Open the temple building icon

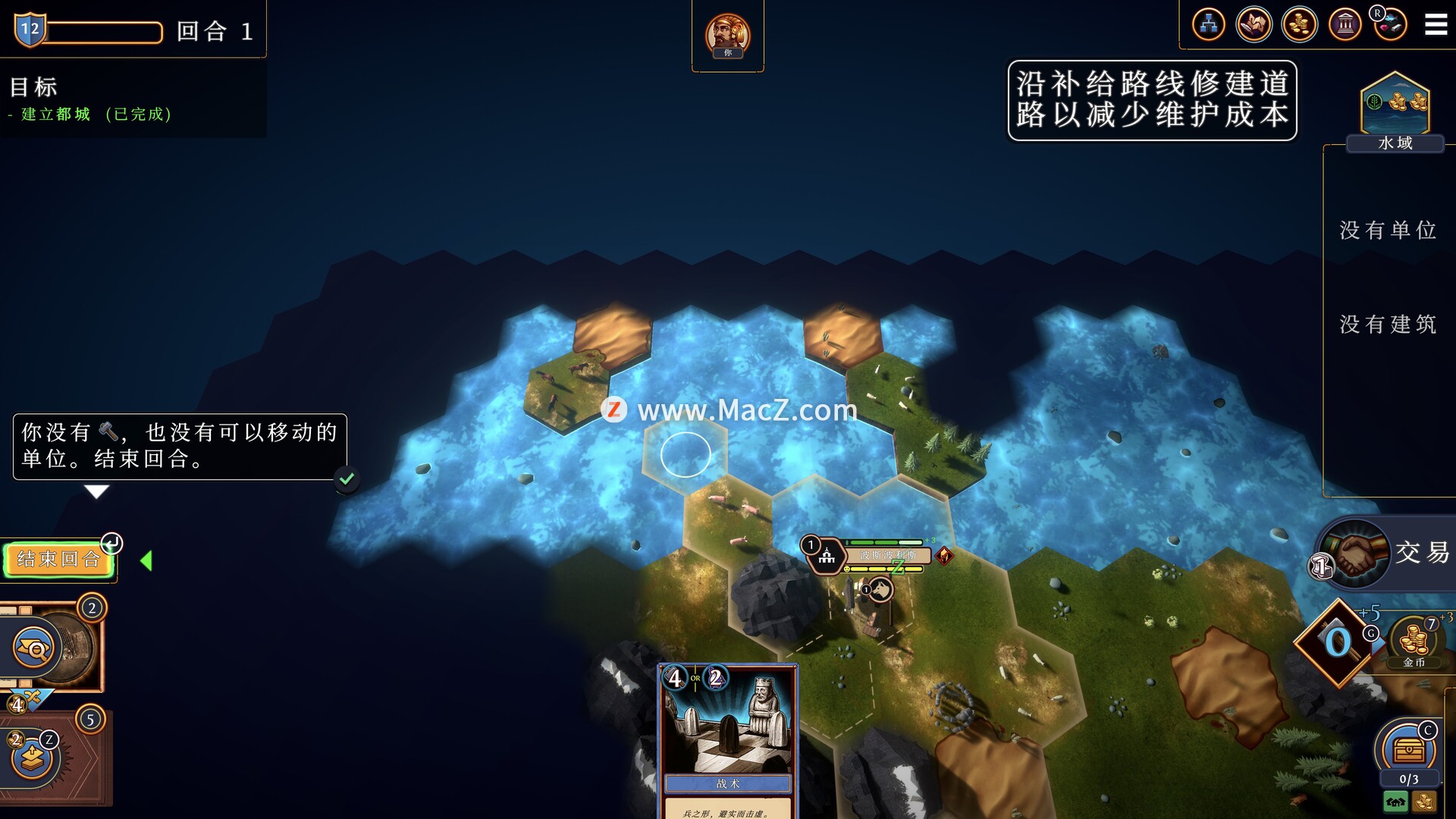coord(1345,25)
